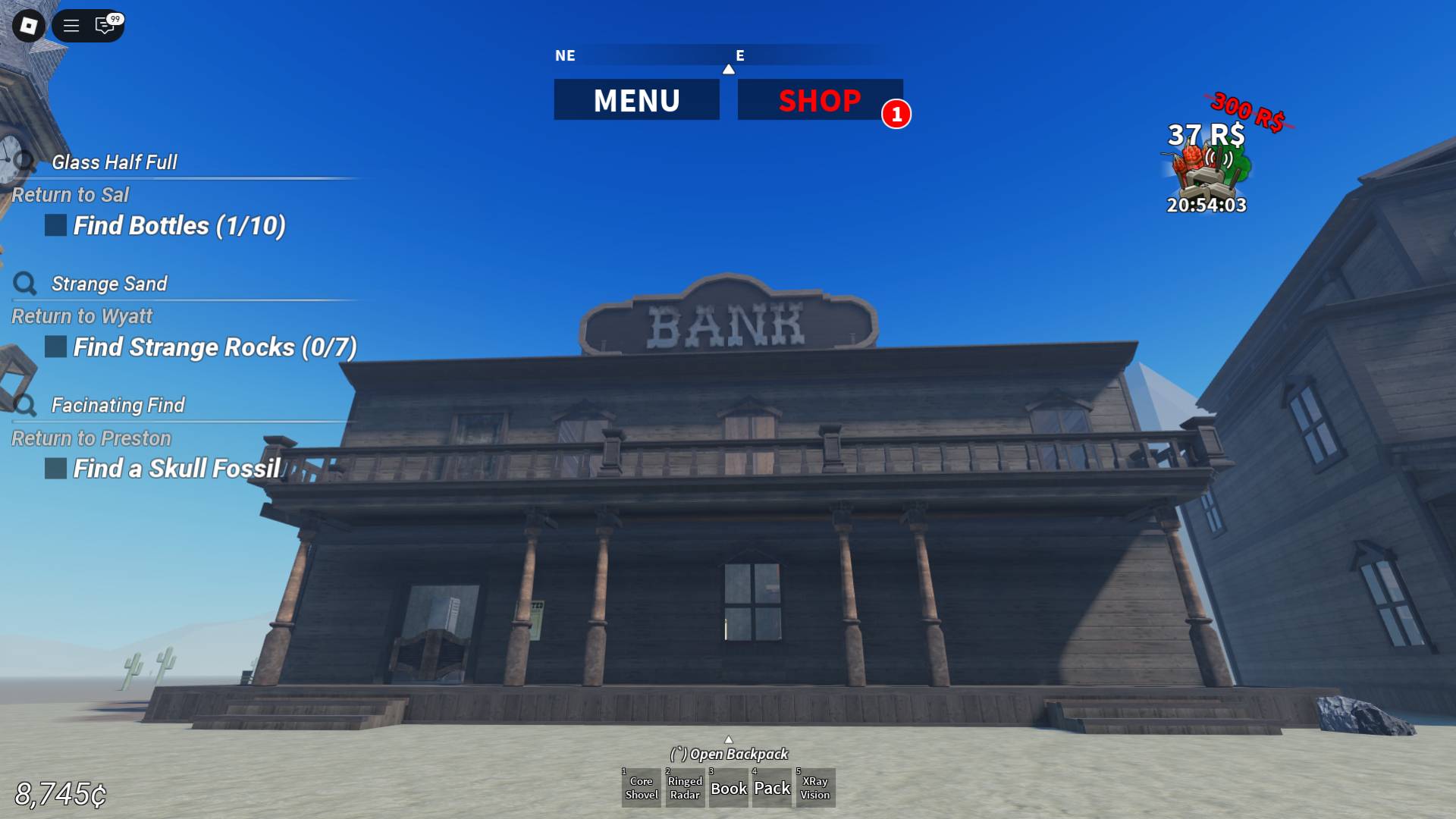Click the magnifying glass beside Glass Half Full
Image resolution: width=1456 pixels, height=819 pixels.
[x=25, y=162]
